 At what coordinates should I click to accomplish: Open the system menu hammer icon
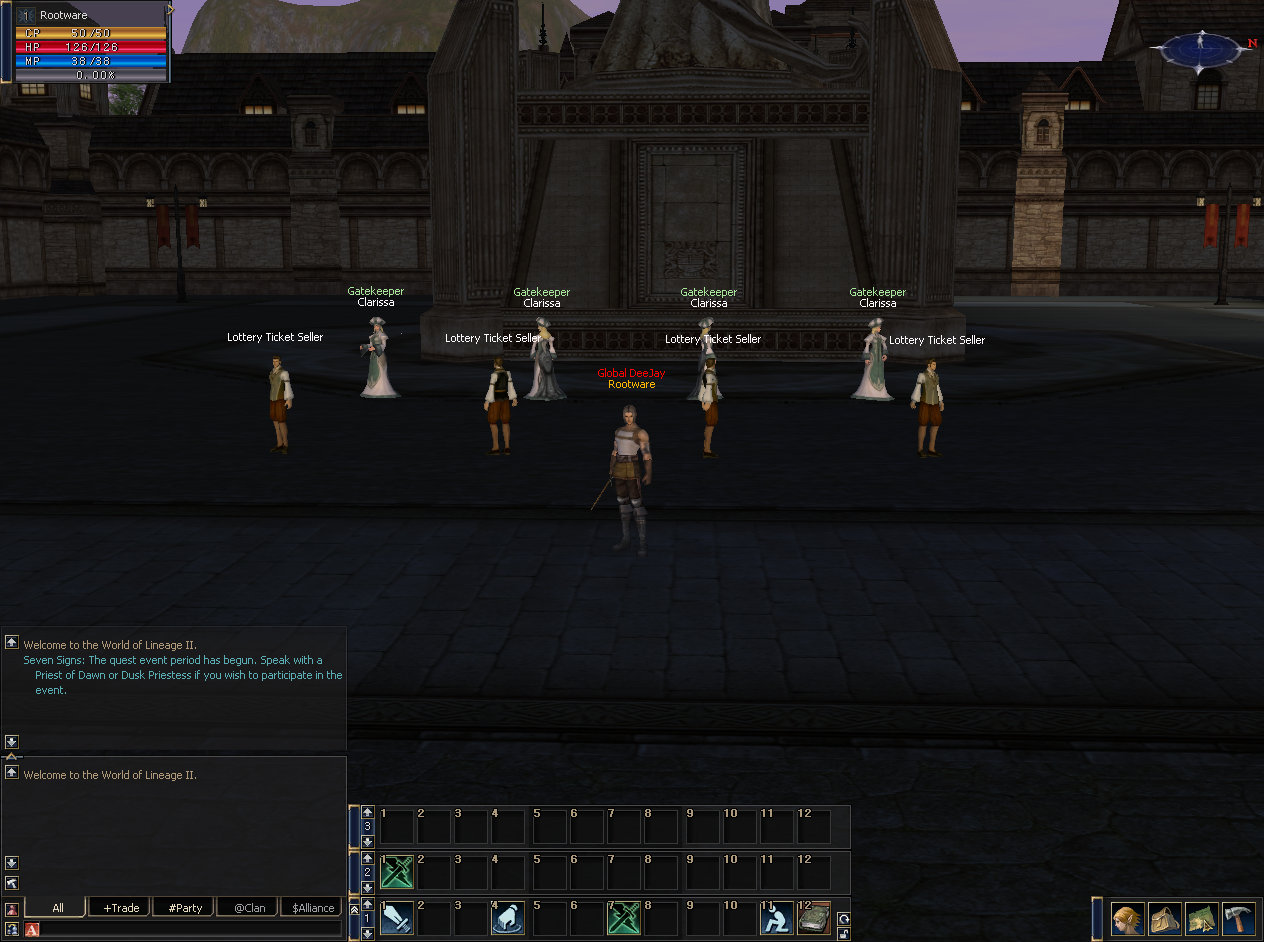click(1238, 918)
